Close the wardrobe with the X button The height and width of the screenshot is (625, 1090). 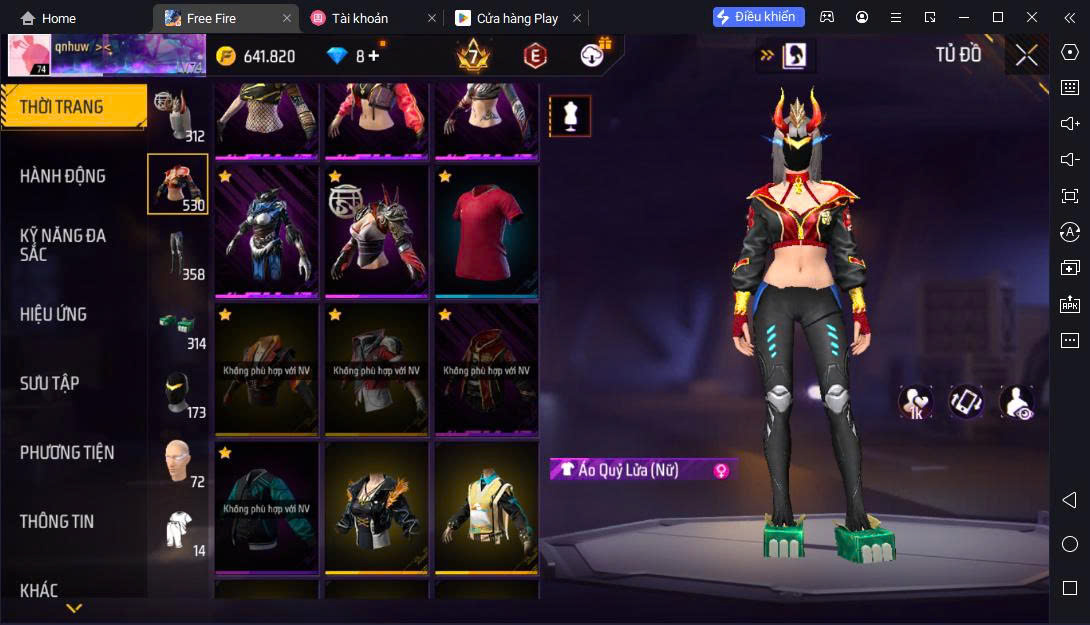[1026, 55]
